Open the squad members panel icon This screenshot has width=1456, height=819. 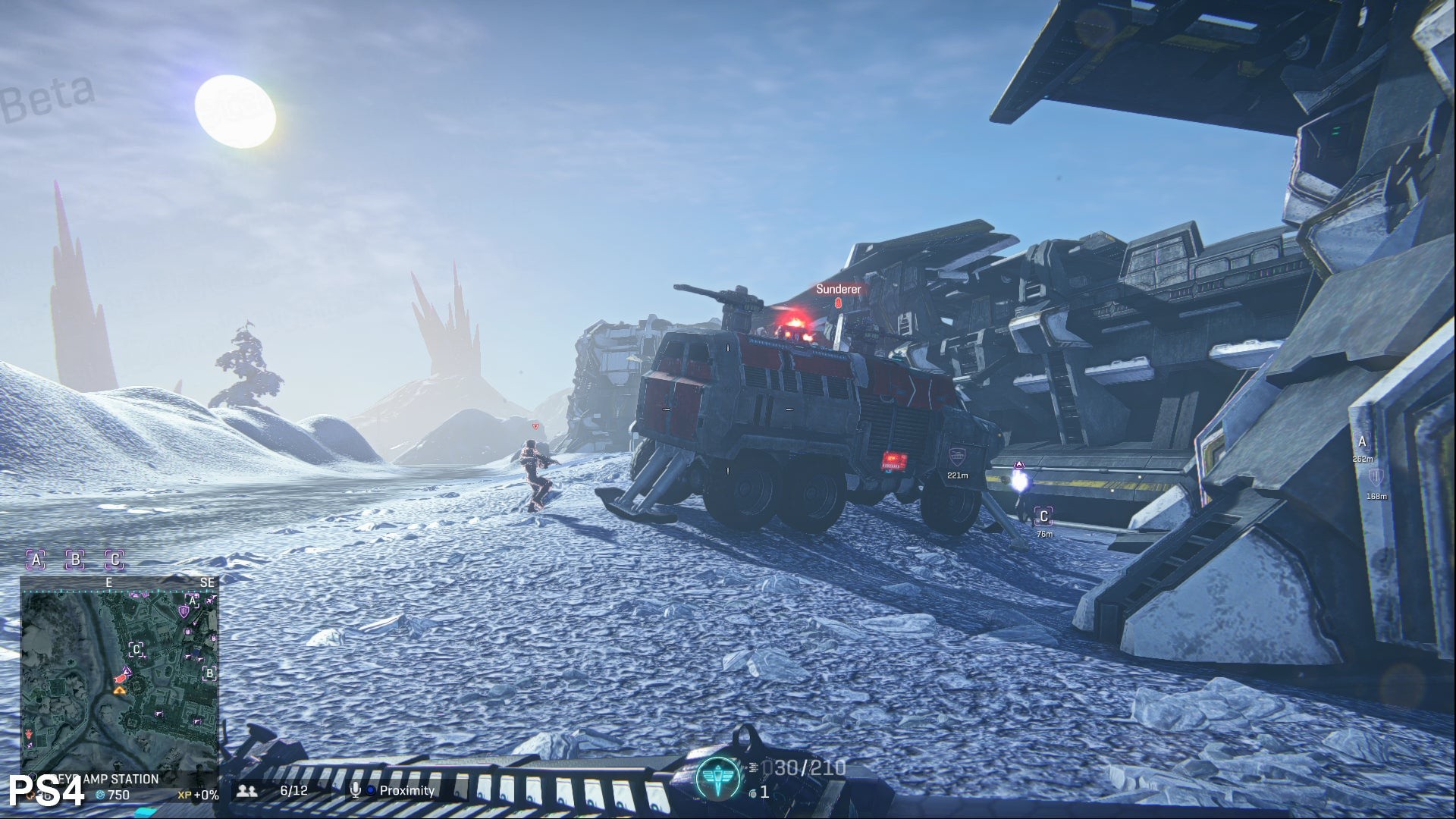tap(246, 791)
